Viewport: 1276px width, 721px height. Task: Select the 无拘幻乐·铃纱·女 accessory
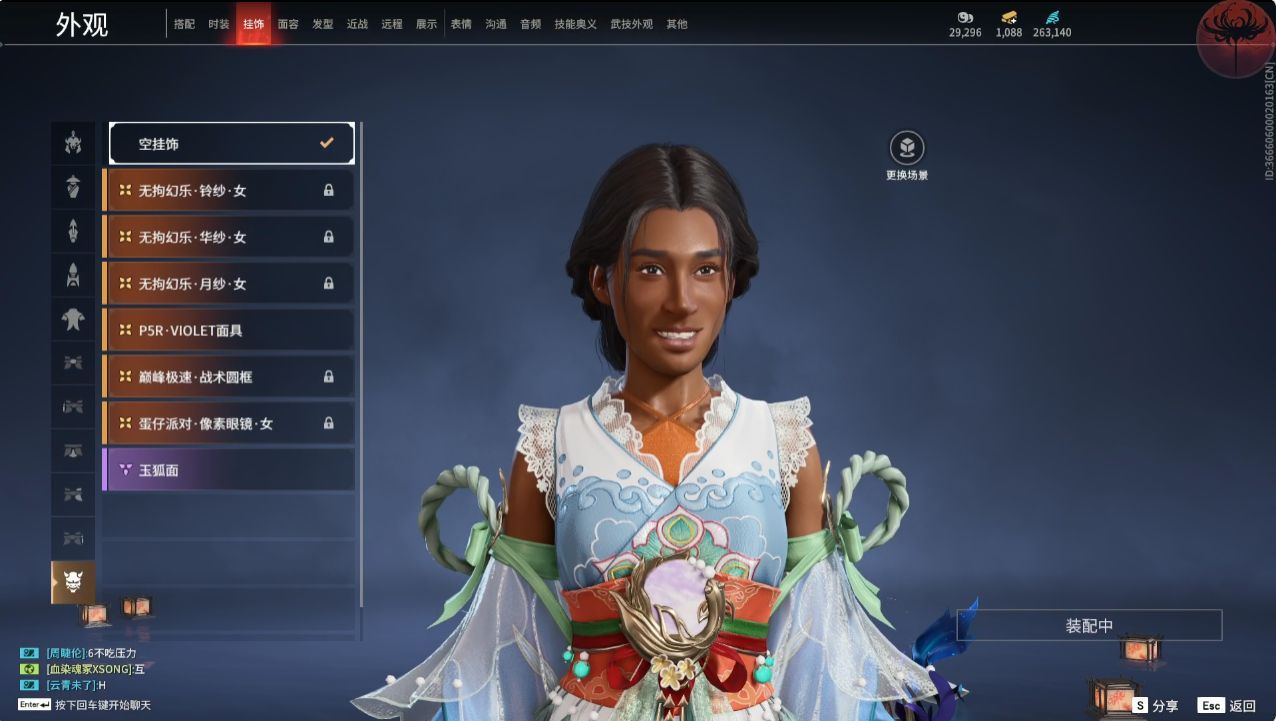229,190
